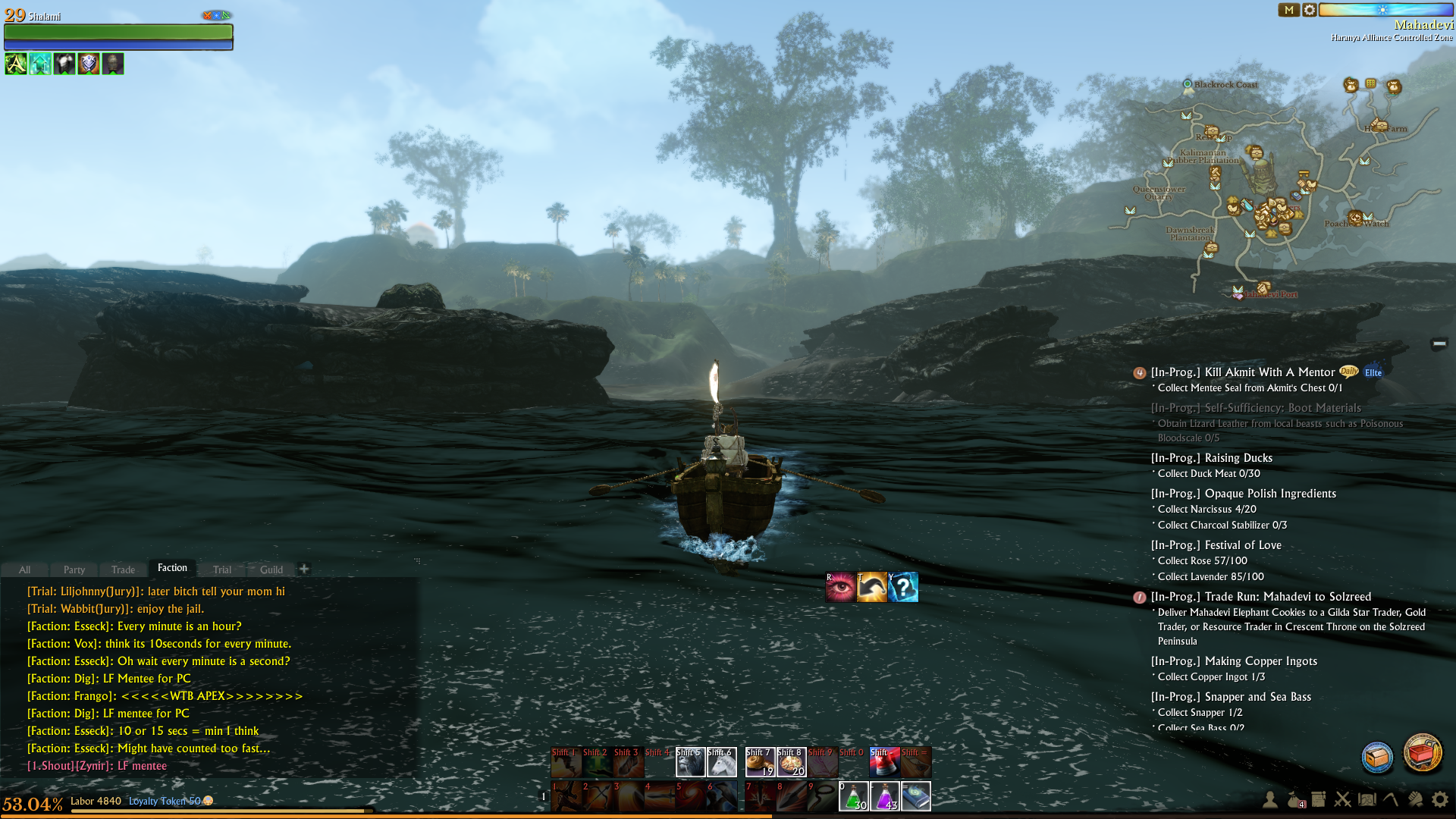
Task: Open the gear settings menu in bottom bar
Action: [1439, 799]
